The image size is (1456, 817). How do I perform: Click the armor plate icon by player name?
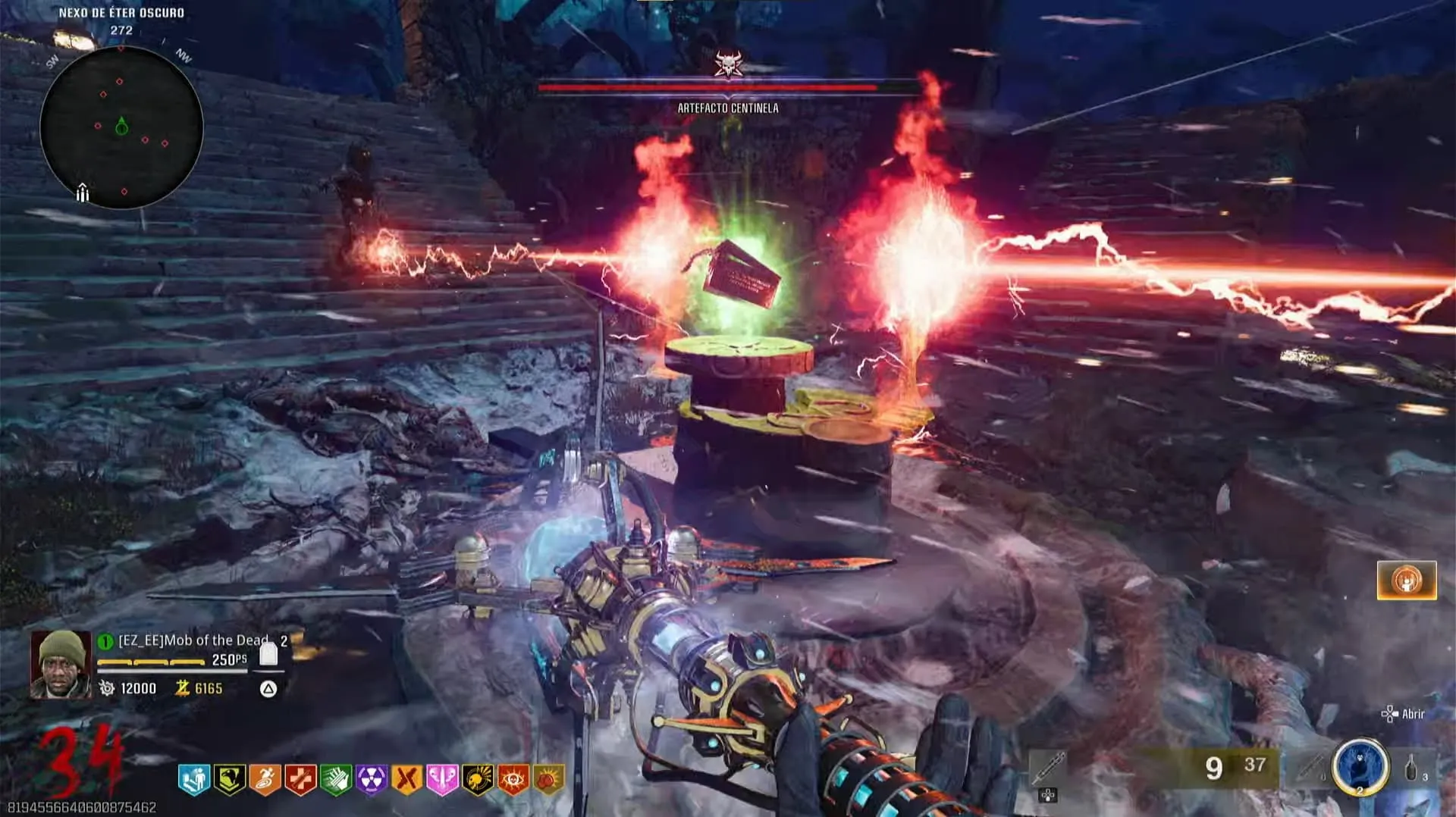268,653
